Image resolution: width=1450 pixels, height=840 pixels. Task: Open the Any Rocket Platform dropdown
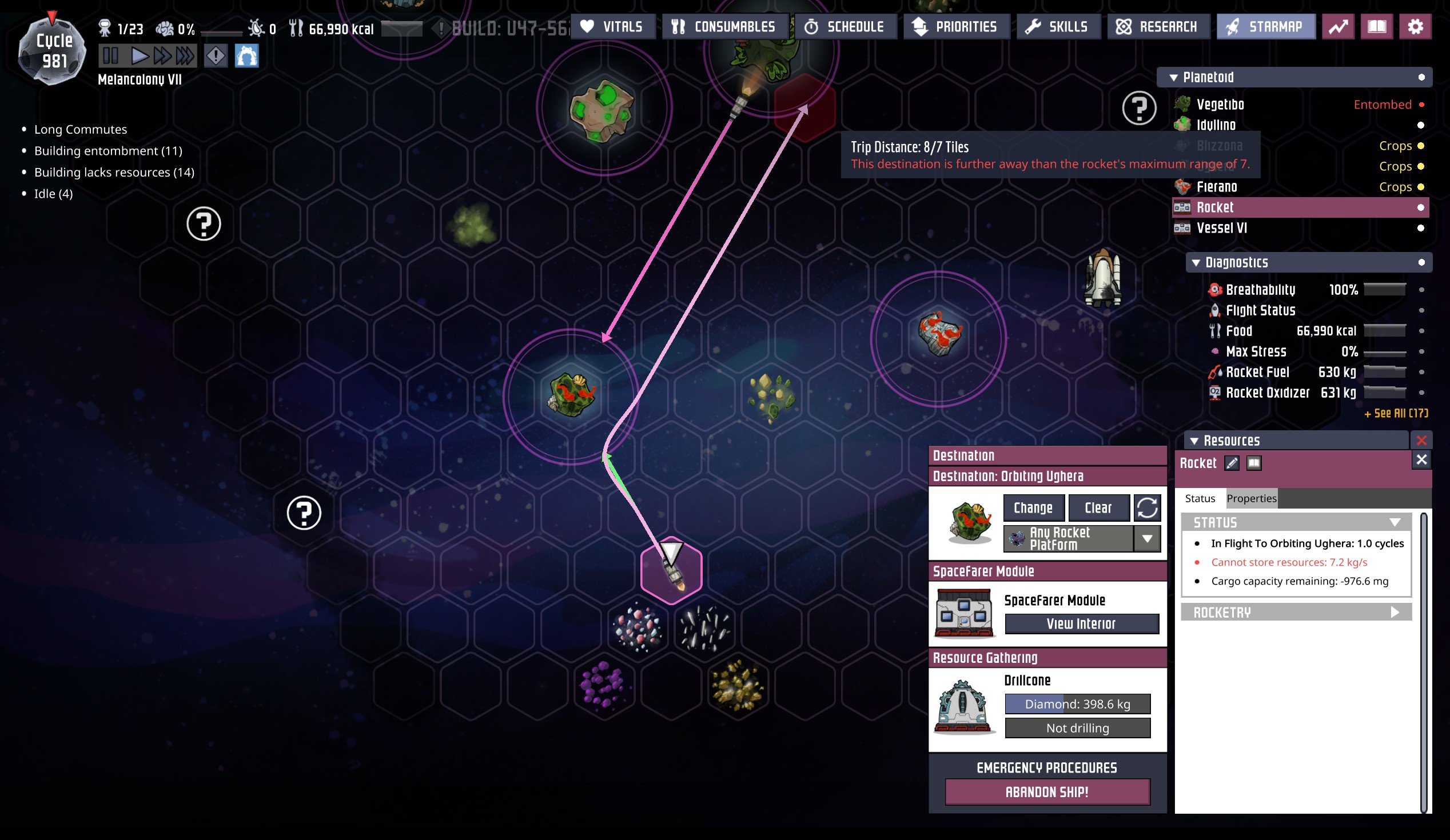[x=1147, y=539]
